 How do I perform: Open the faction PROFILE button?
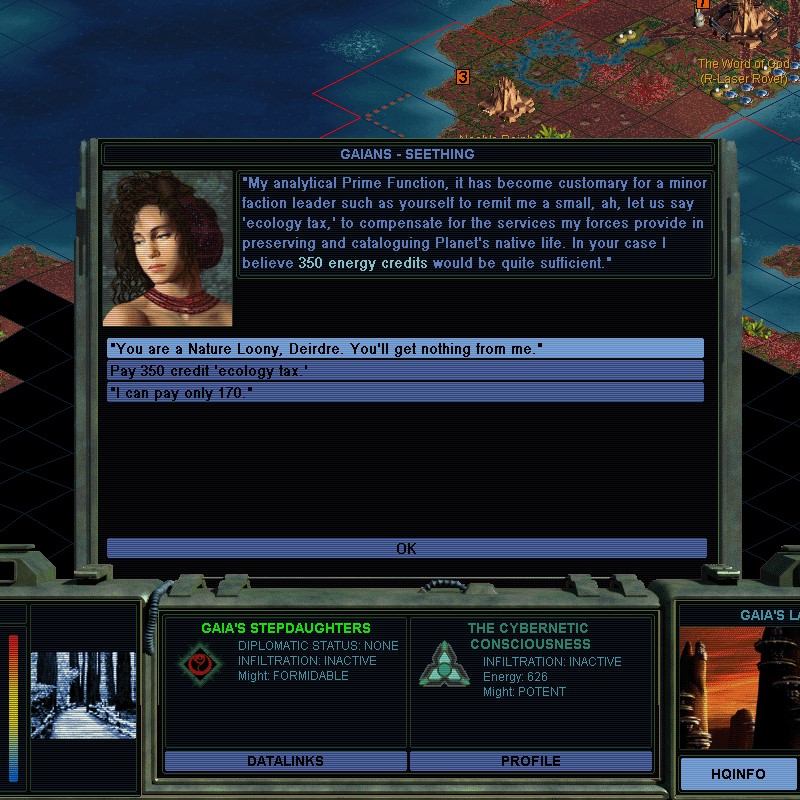tap(530, 761)
